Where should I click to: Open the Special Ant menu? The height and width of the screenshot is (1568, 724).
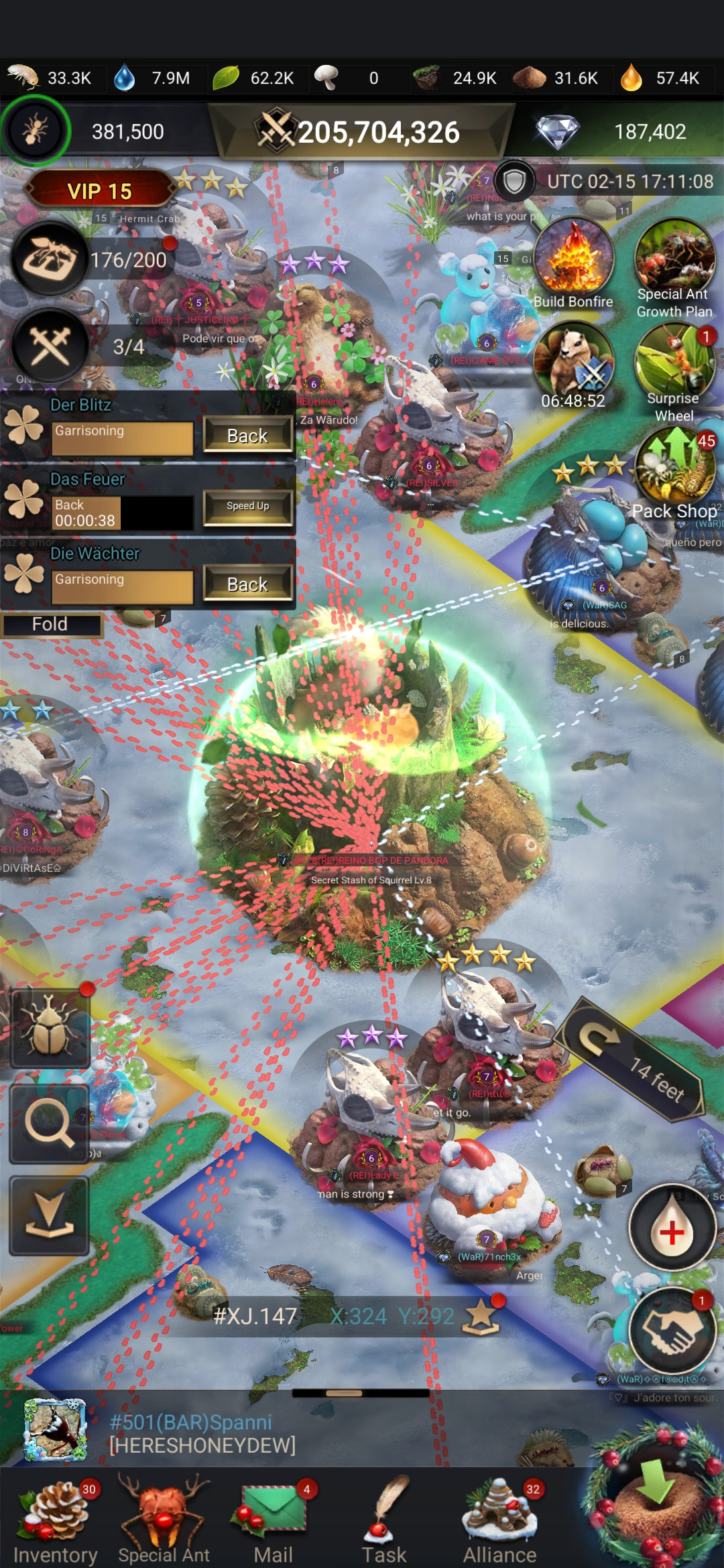coord(164,1520)
